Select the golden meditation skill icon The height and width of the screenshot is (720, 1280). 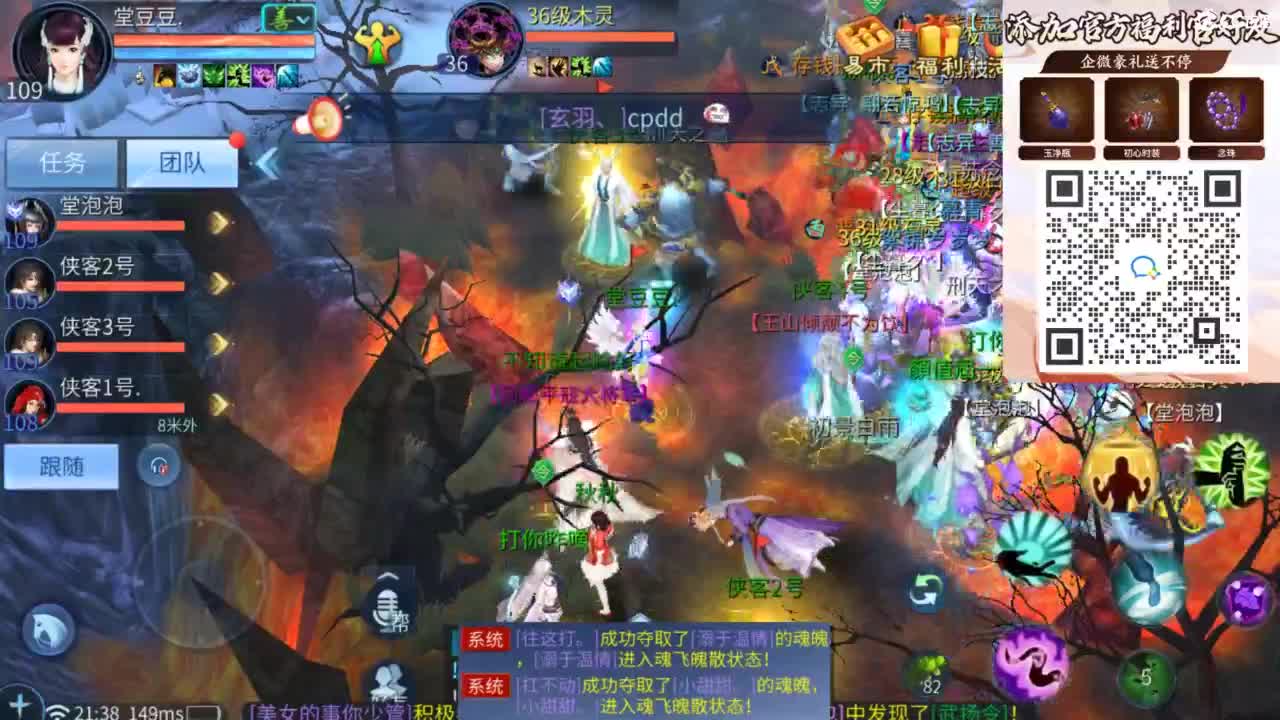point(1122,472)
